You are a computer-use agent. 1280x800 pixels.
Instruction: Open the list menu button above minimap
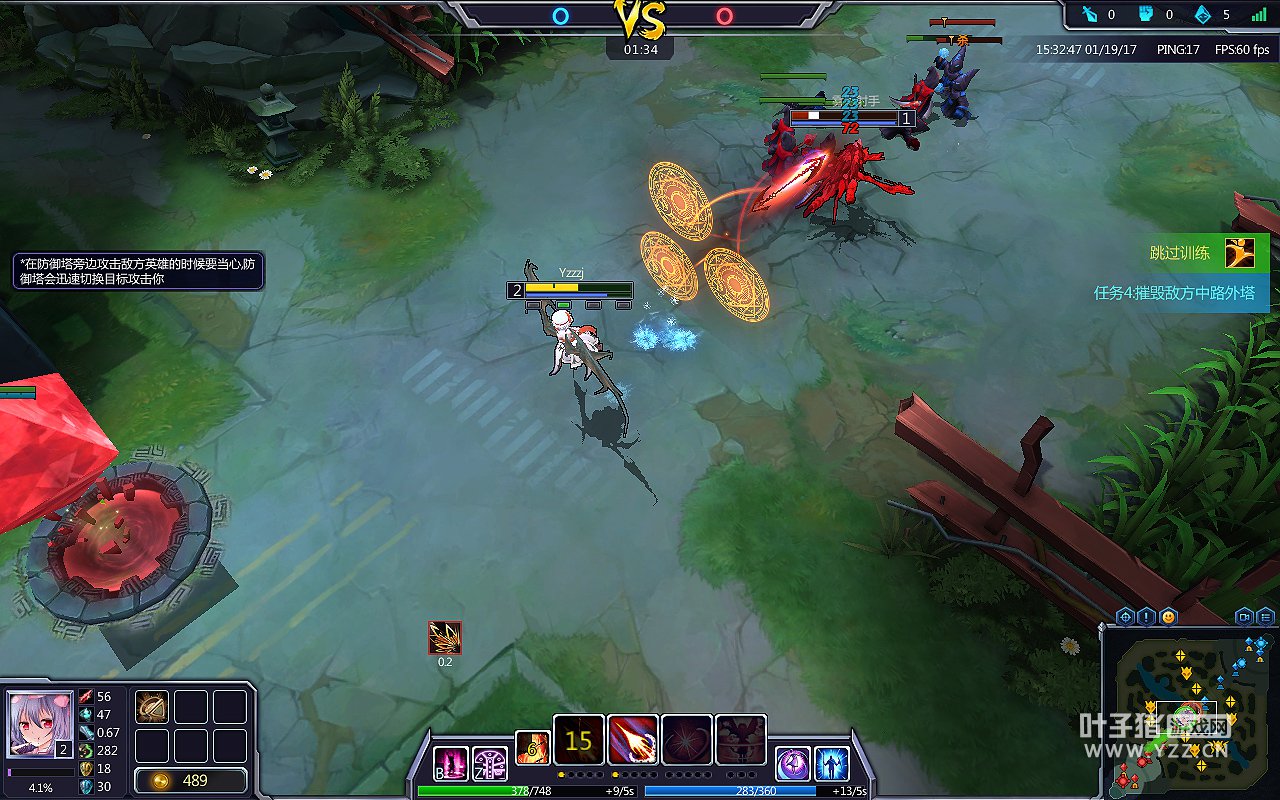tap(1266, 617)
